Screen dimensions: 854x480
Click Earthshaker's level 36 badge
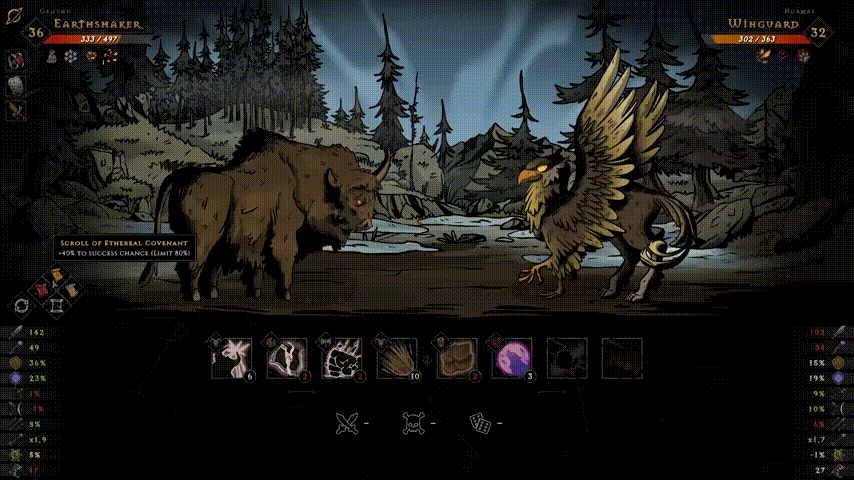click(36, 32)
